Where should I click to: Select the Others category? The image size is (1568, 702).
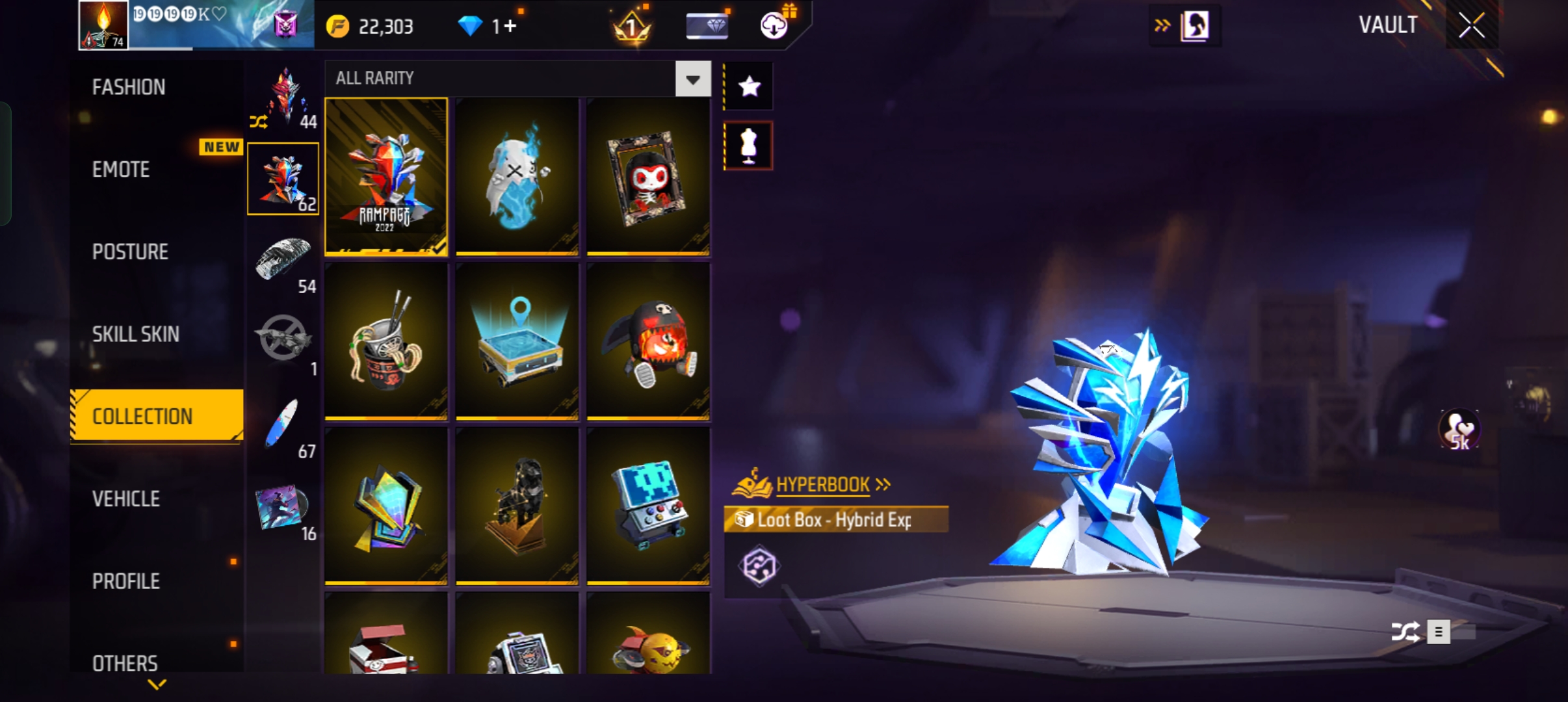pos(125,663)
